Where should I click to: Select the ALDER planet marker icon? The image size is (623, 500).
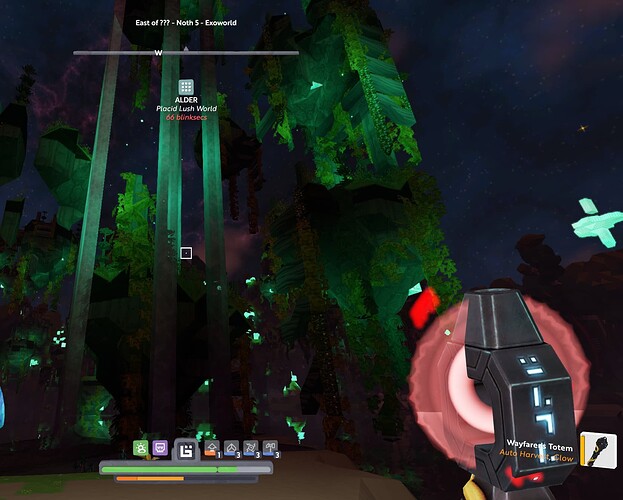coord(186,88)
